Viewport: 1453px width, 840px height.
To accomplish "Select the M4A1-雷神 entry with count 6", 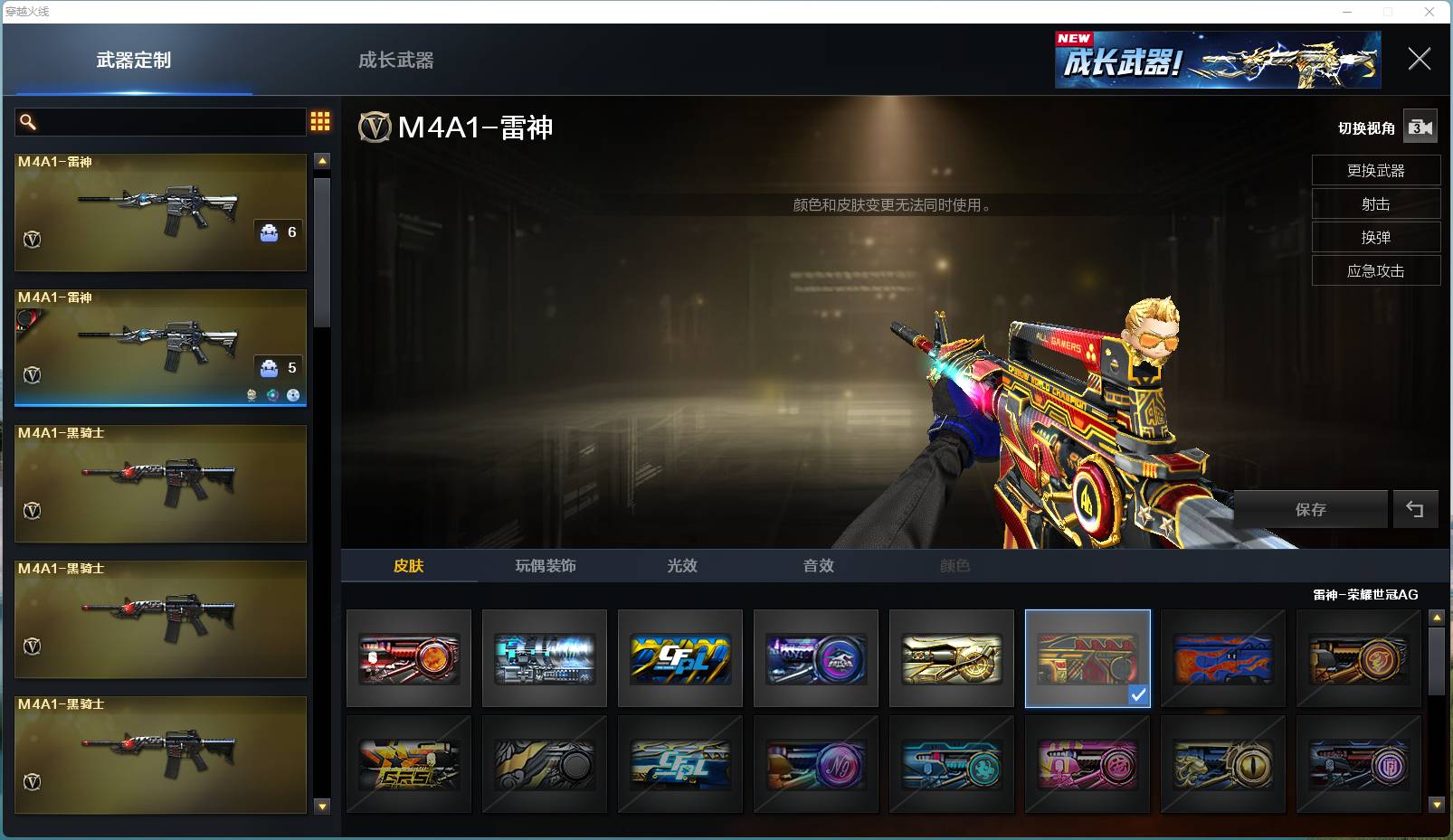I will click(x=160, y=212).
